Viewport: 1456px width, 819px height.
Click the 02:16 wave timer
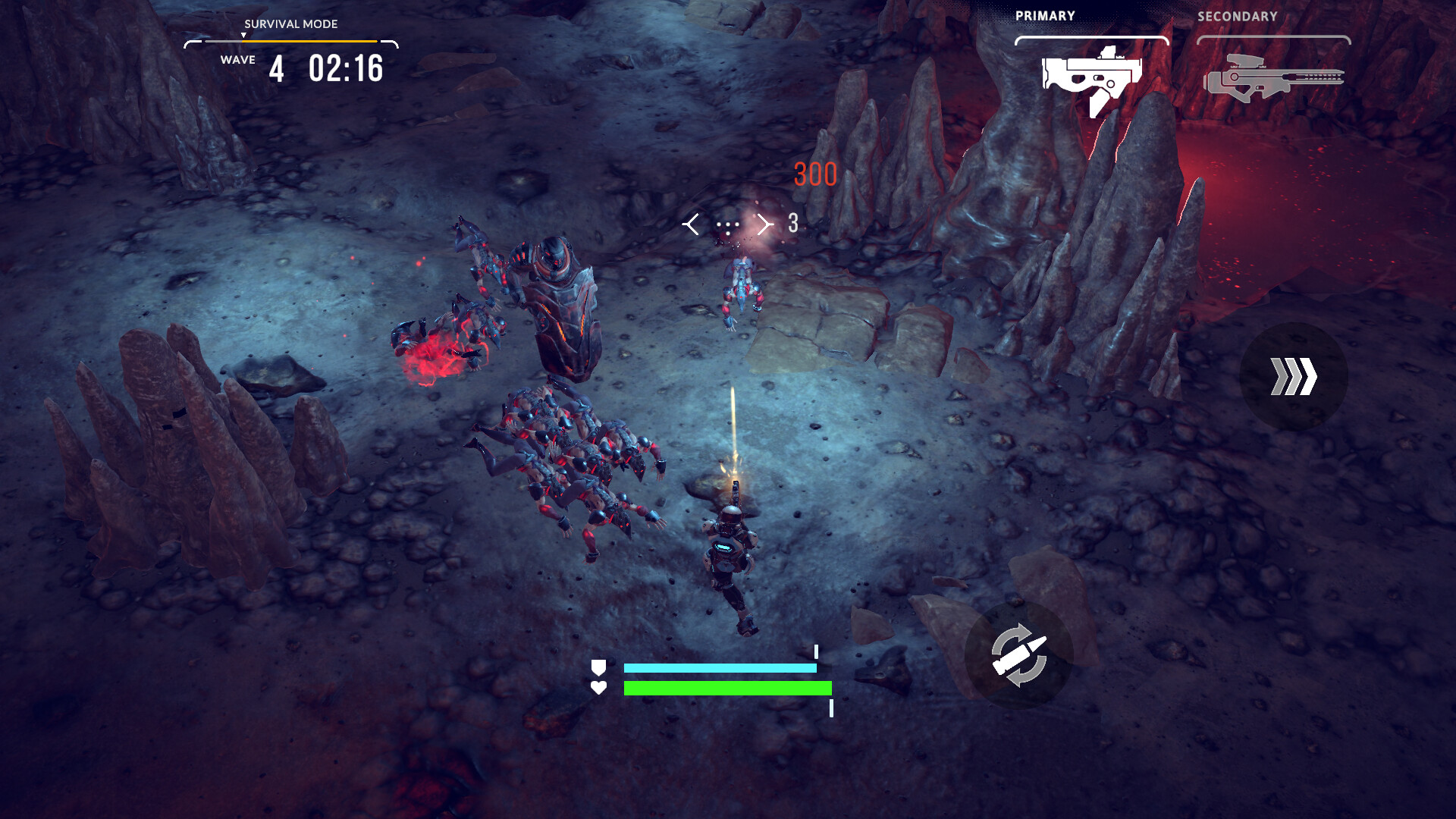[345, 67]
